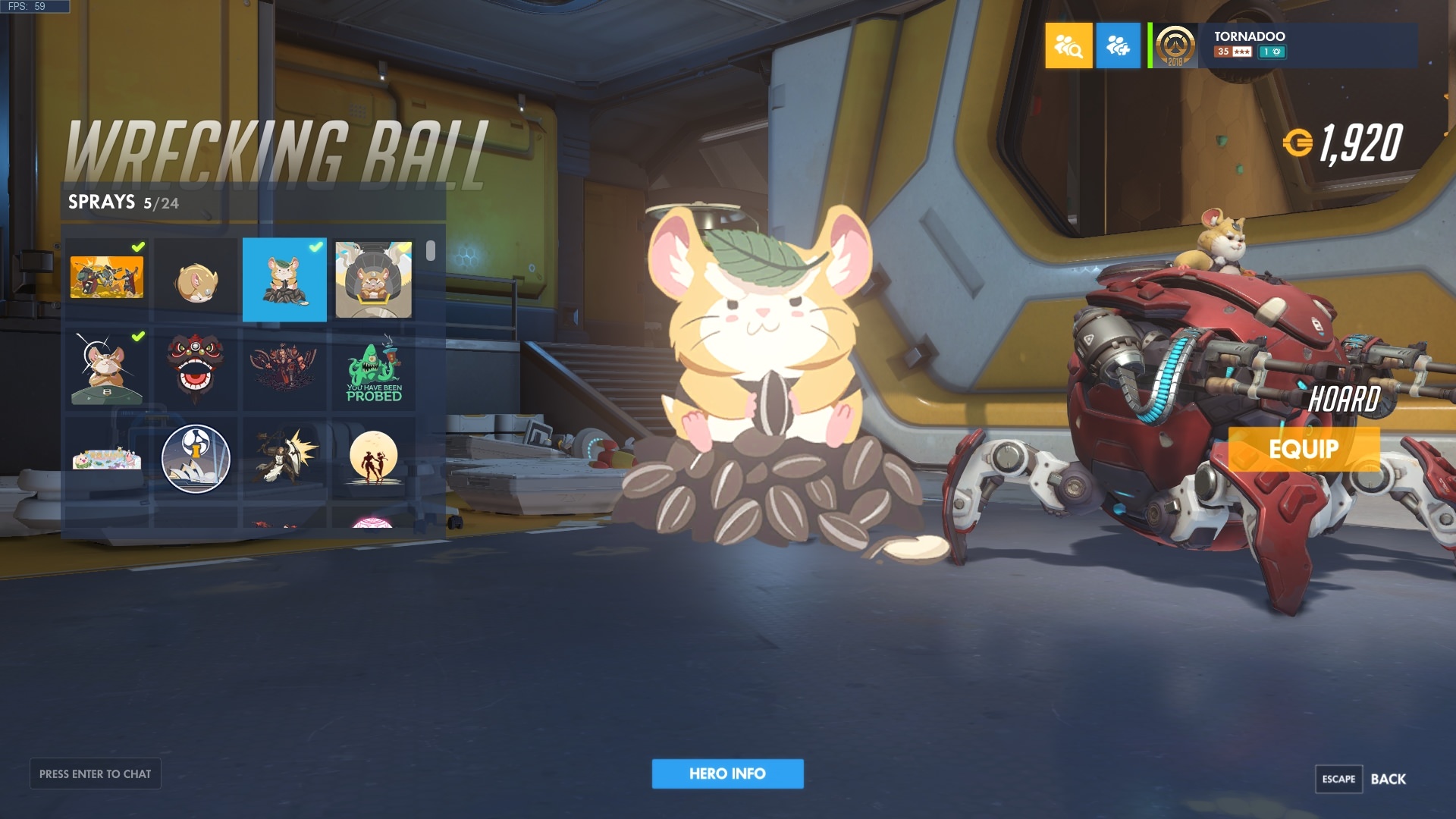This screenshot has width=1456, height=819.
Task: Click the chat input prompt
Action: tap(95, 773)
